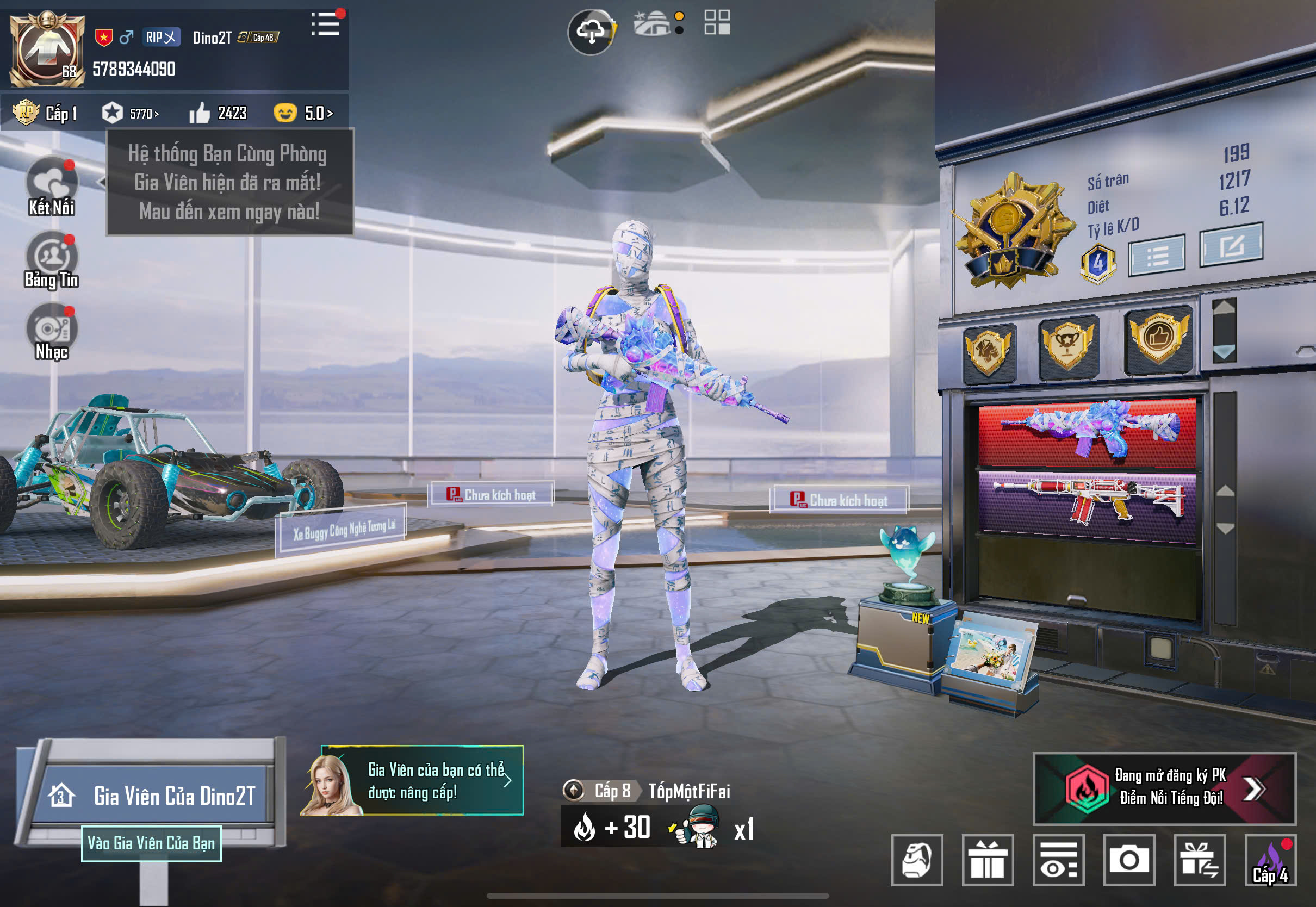Open the four-square grid layout icon

(x=717, y=23)
